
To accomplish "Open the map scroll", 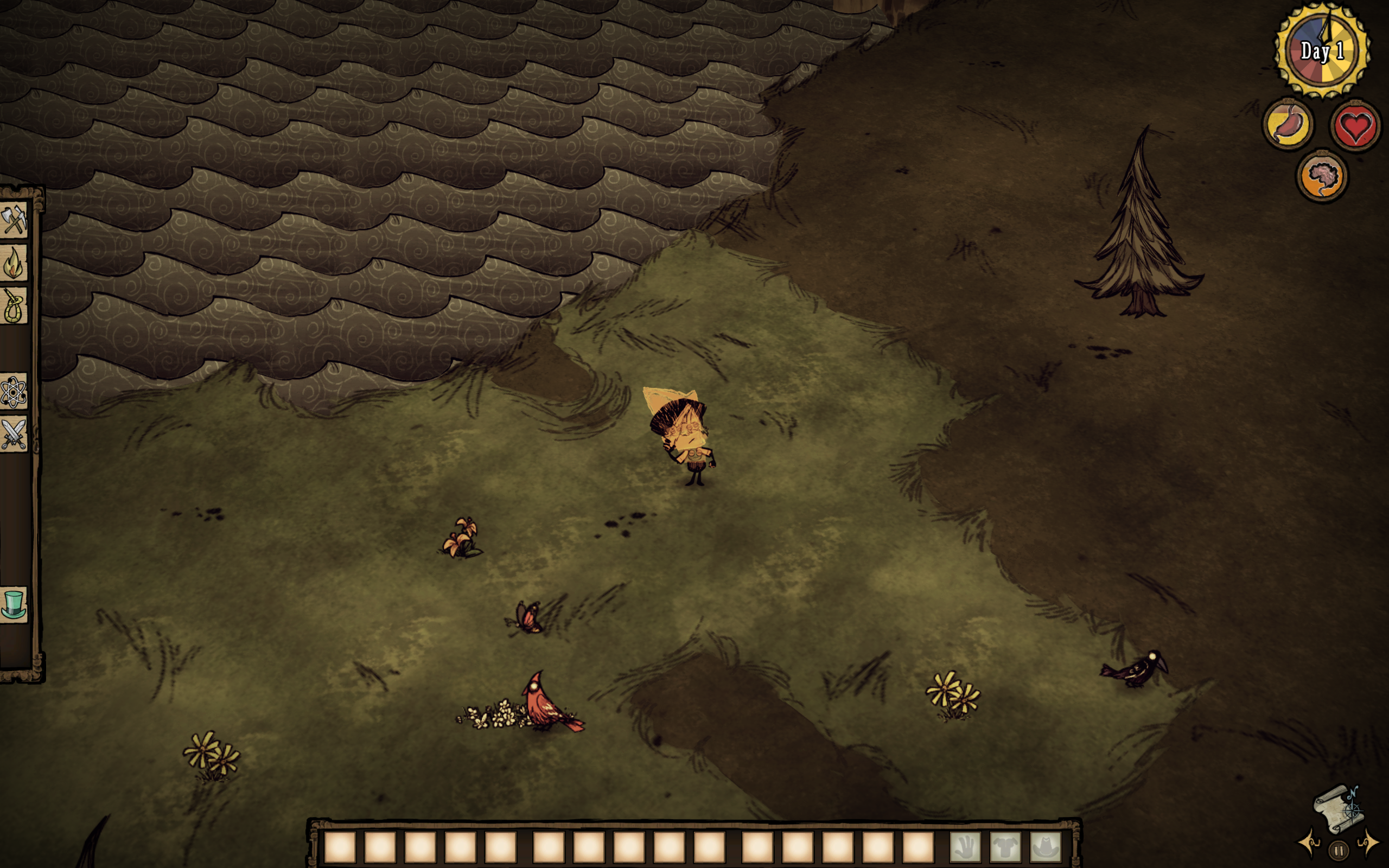I will coord(1338,808).
